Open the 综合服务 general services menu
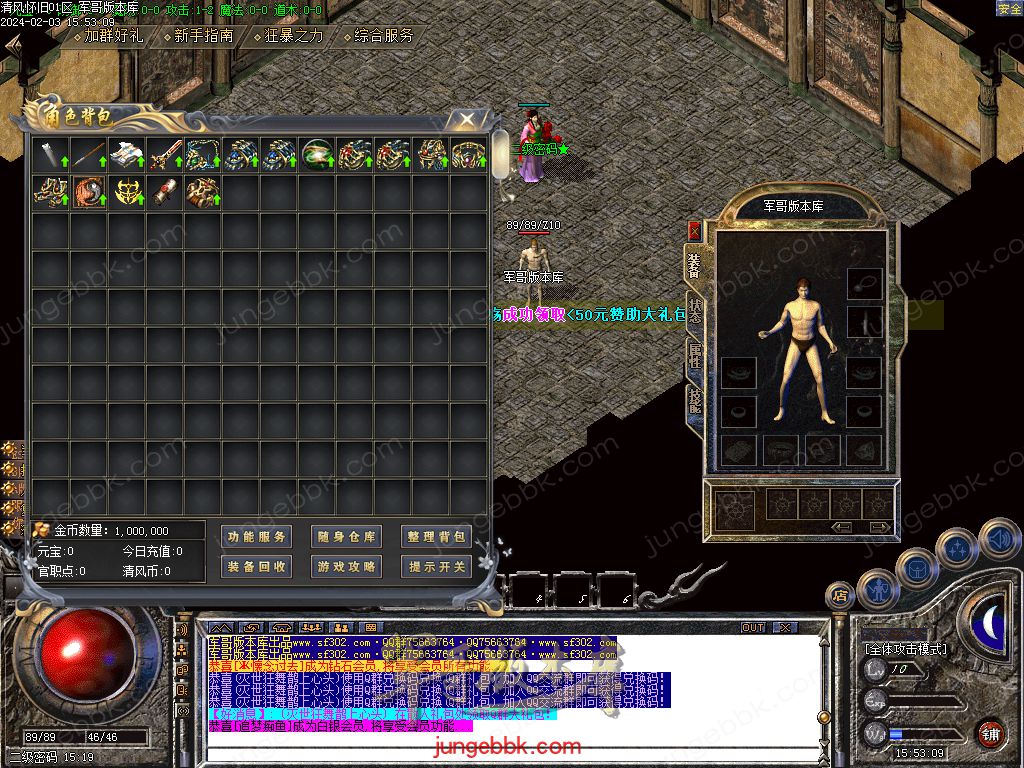This screenshot has height=768, width=1024. pyautogui.click(x=378, y=36)
